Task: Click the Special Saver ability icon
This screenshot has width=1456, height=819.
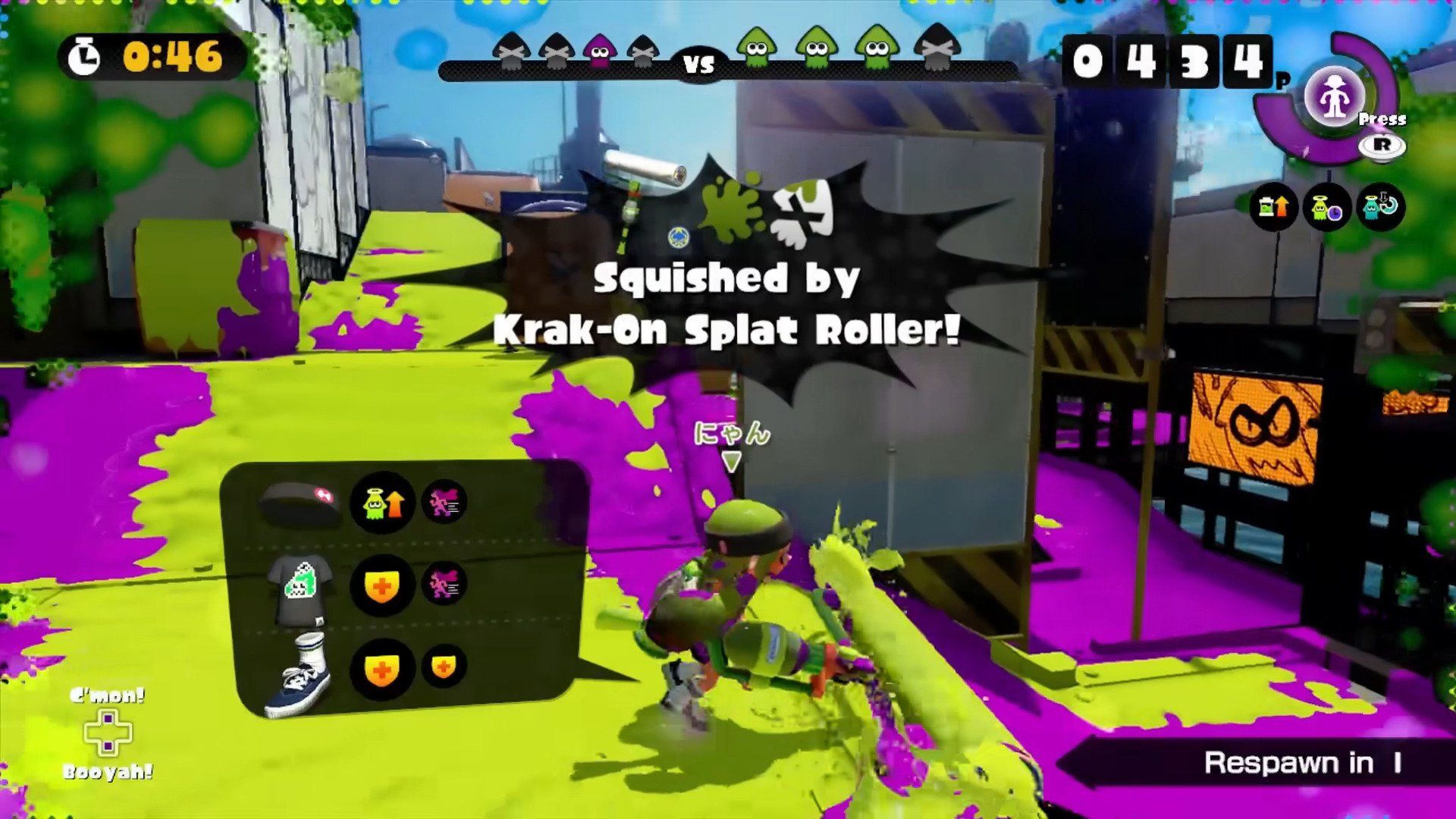Action: [1380, 208]
